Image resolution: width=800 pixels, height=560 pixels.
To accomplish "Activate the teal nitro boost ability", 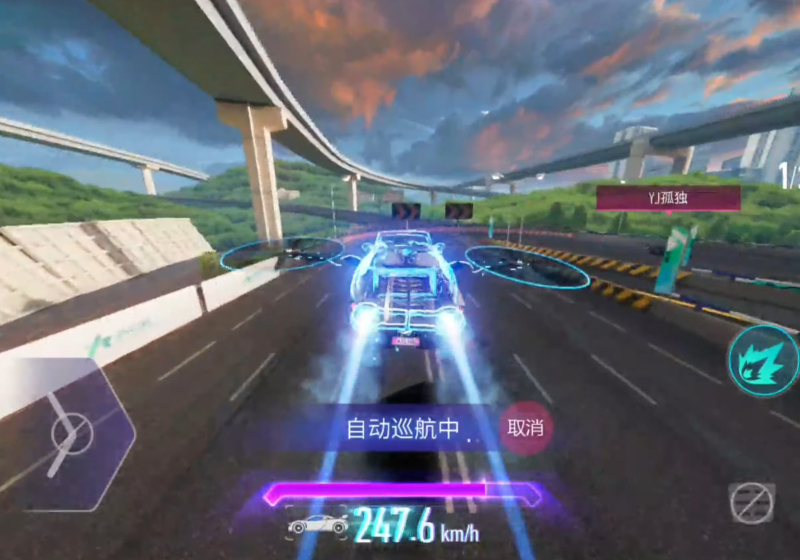I will pyautogui.click(x=764, y=360).
